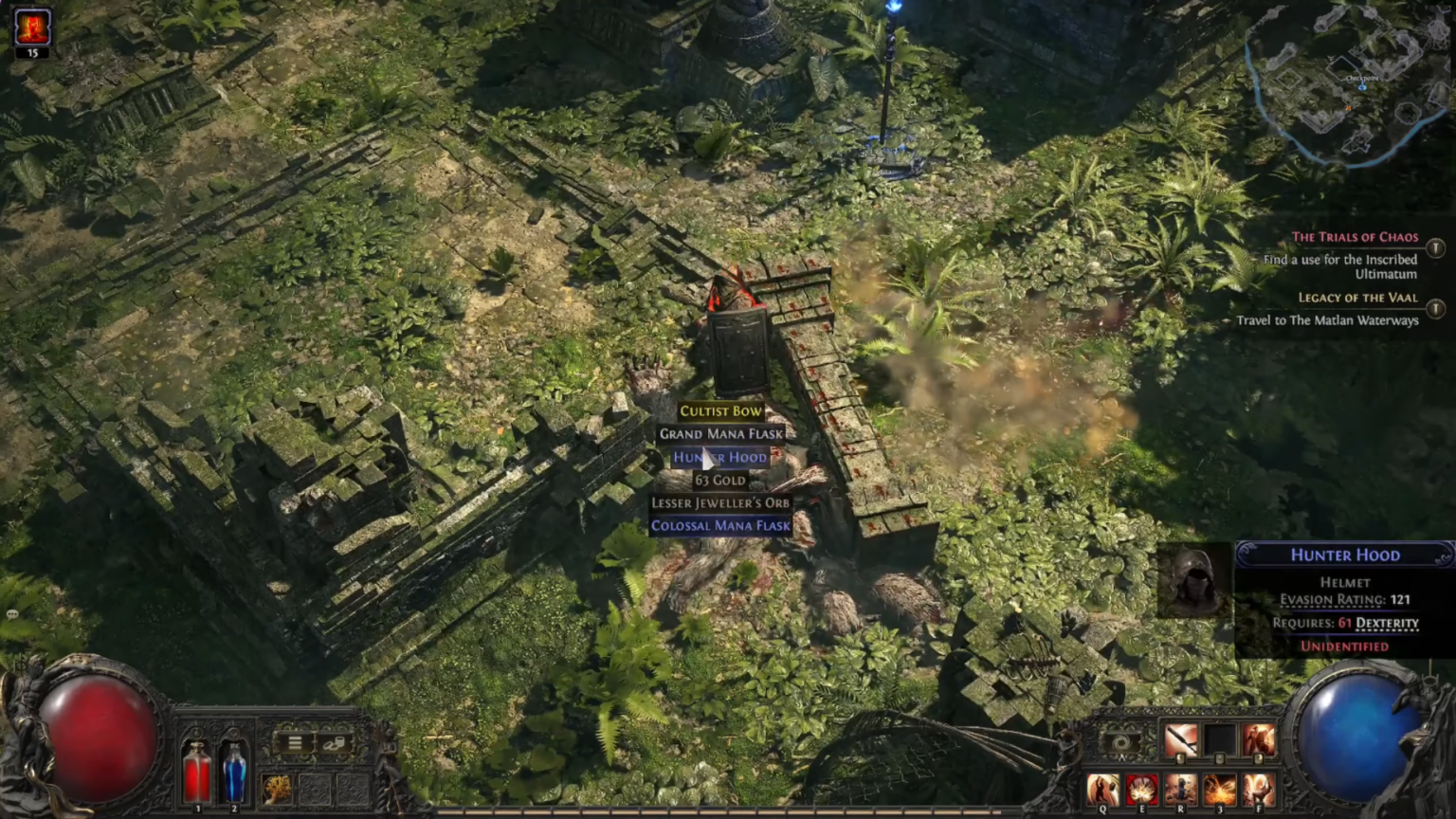The image size is (1456, 819).
Task: Pick up the Cultist Bow
Action: 720,410
